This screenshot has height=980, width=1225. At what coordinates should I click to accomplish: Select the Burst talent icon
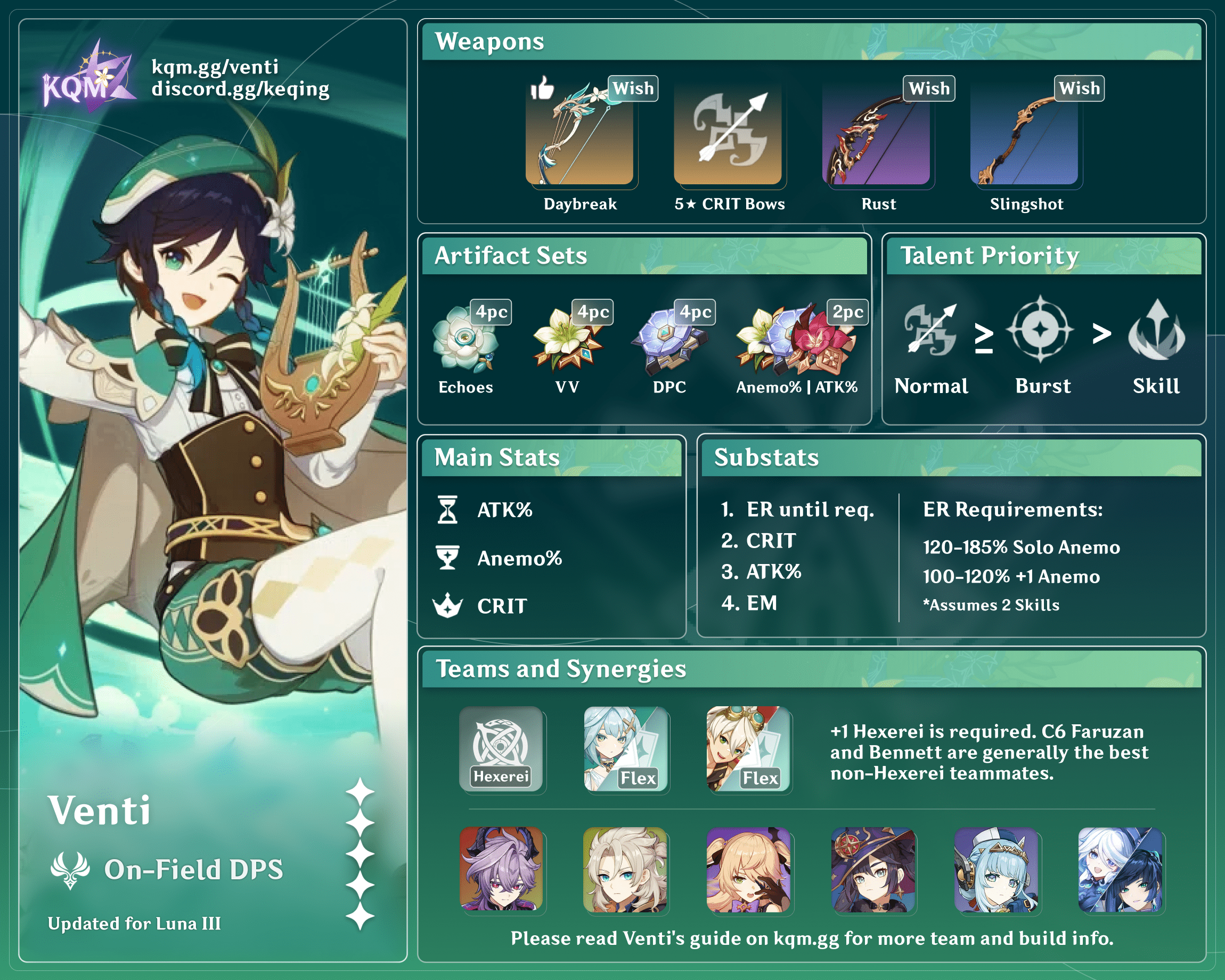pos(1040,330)
